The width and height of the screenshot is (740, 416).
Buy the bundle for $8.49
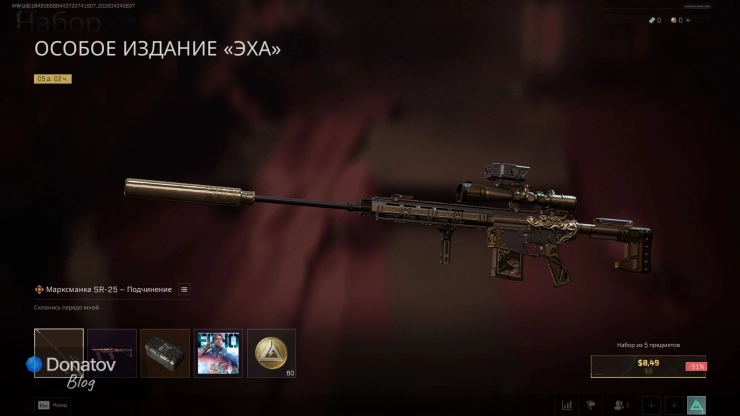pyautogui.click(x=647, y=366)
